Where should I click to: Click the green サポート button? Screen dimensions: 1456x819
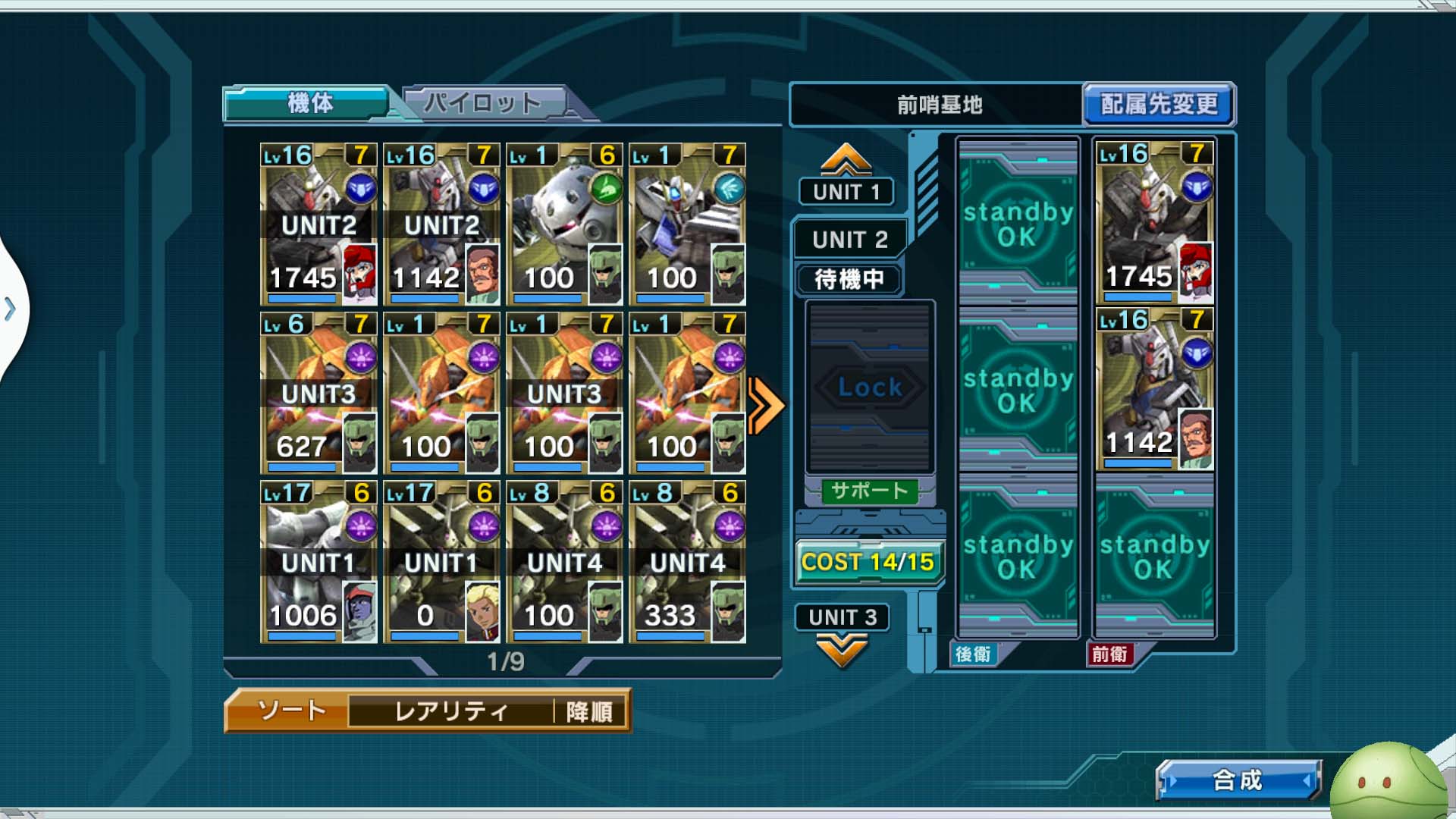coord(869,491)
